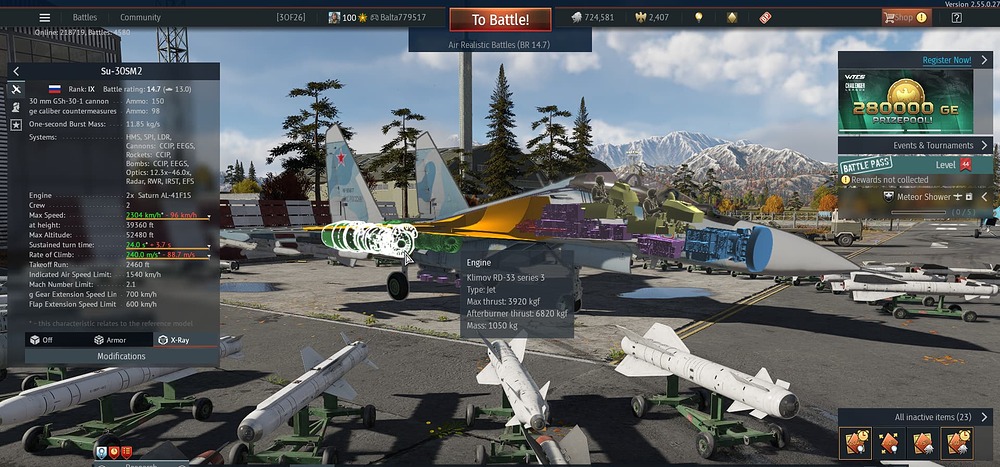Open Events & Tournaments
Viewport: 1000px width, 467px height.
pos(915,145)
